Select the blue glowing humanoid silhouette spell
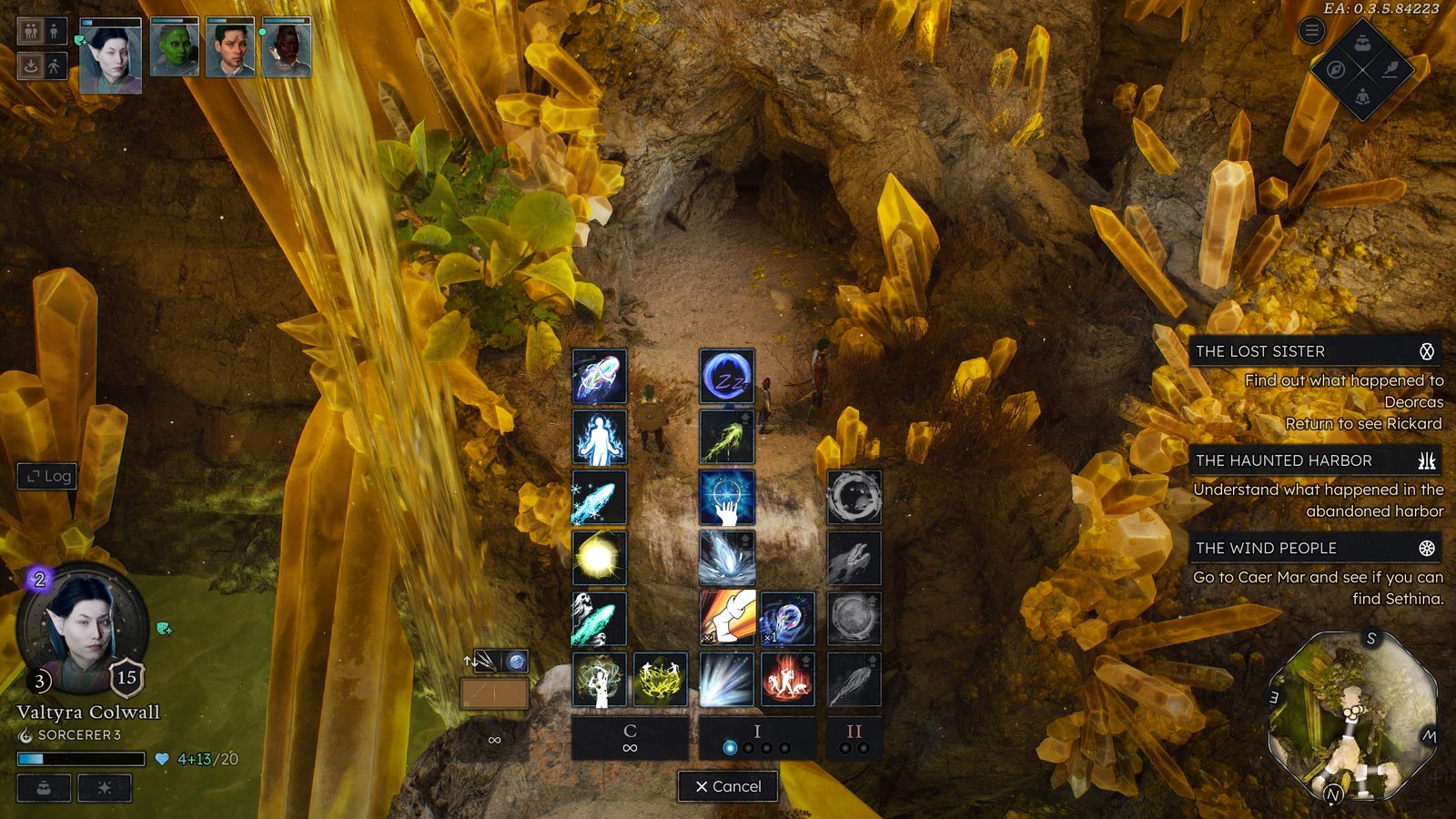Viewport: 1456px width, 819px height. point(599,437)
